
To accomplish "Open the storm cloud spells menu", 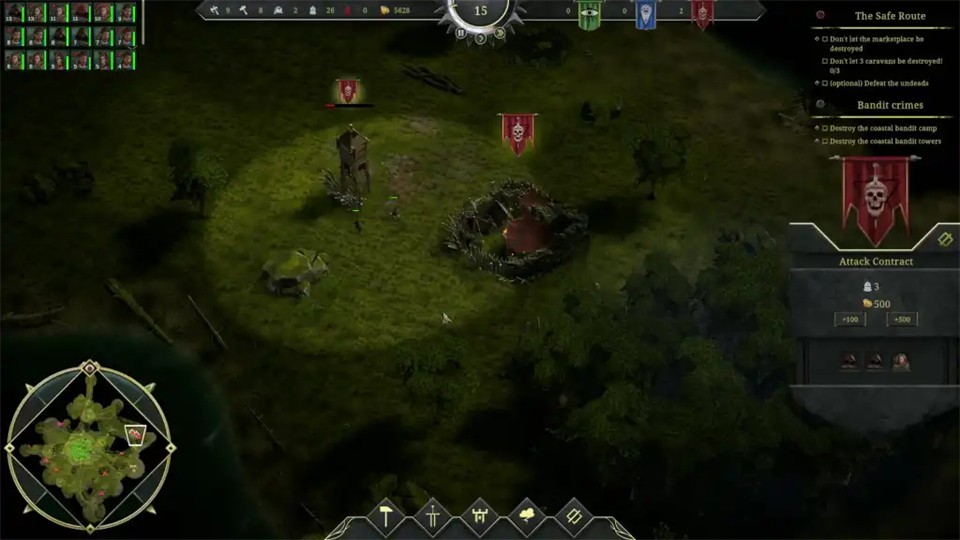I will coord(526,517).
